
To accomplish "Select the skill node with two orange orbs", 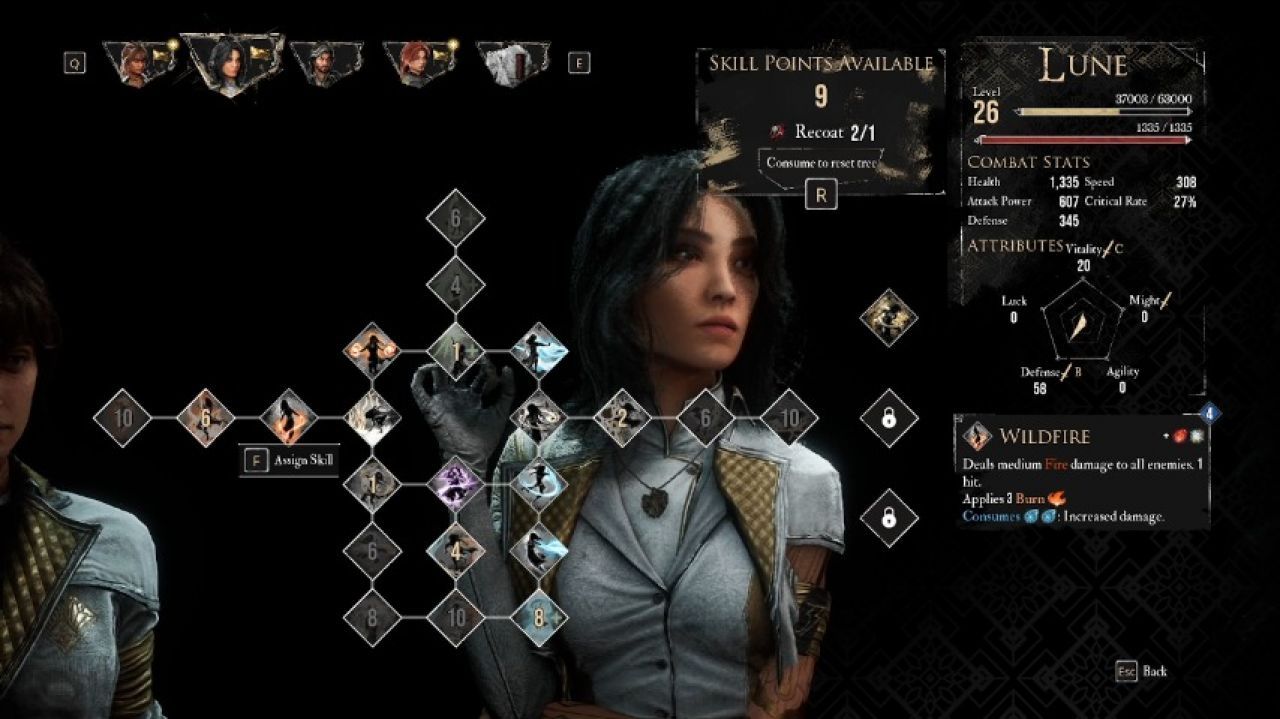I will click(372, 350).
